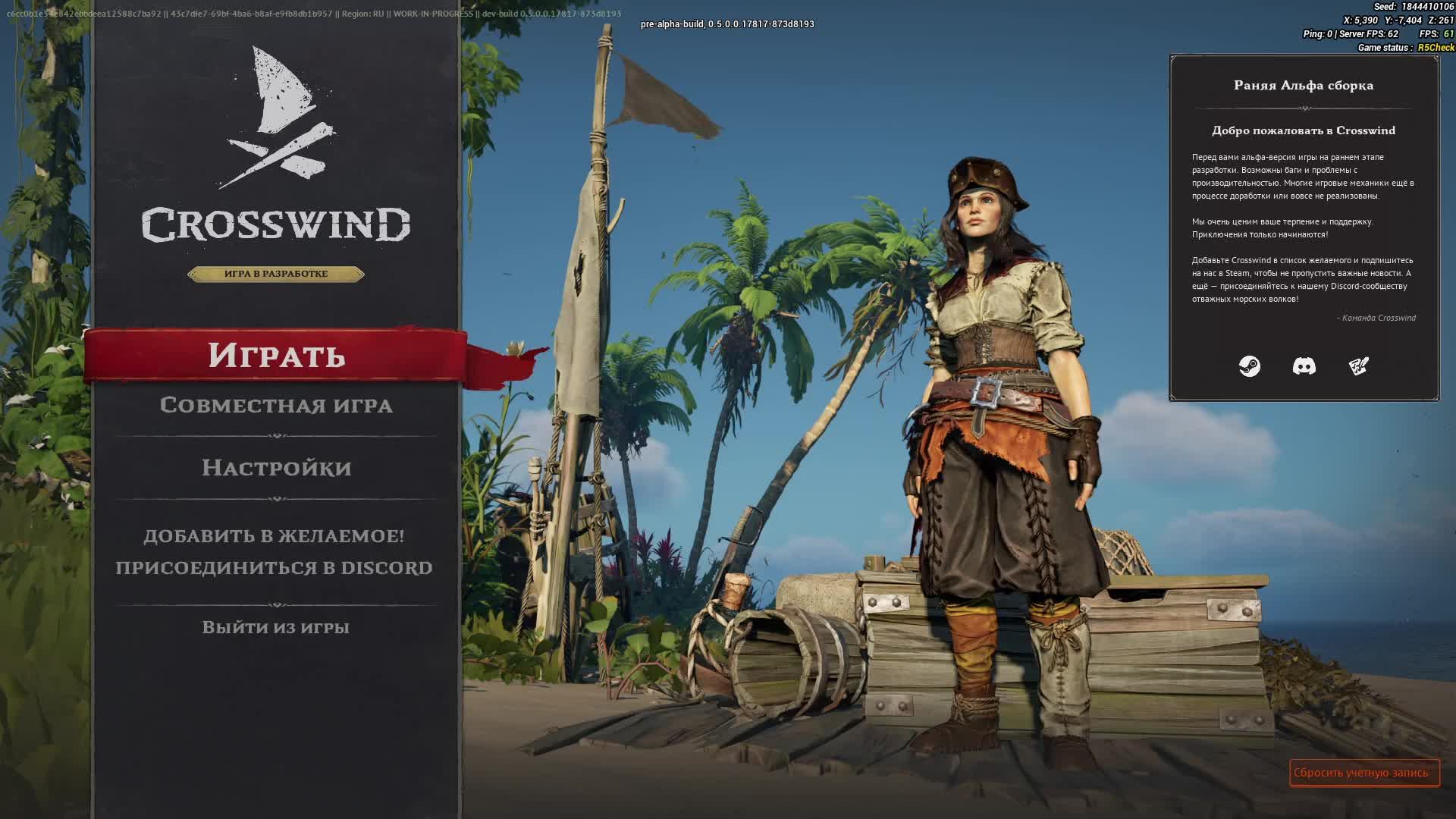The image size is (1456, 819).
Task: Click the Сбросить учетную запись button
Action: [1363, 773]
